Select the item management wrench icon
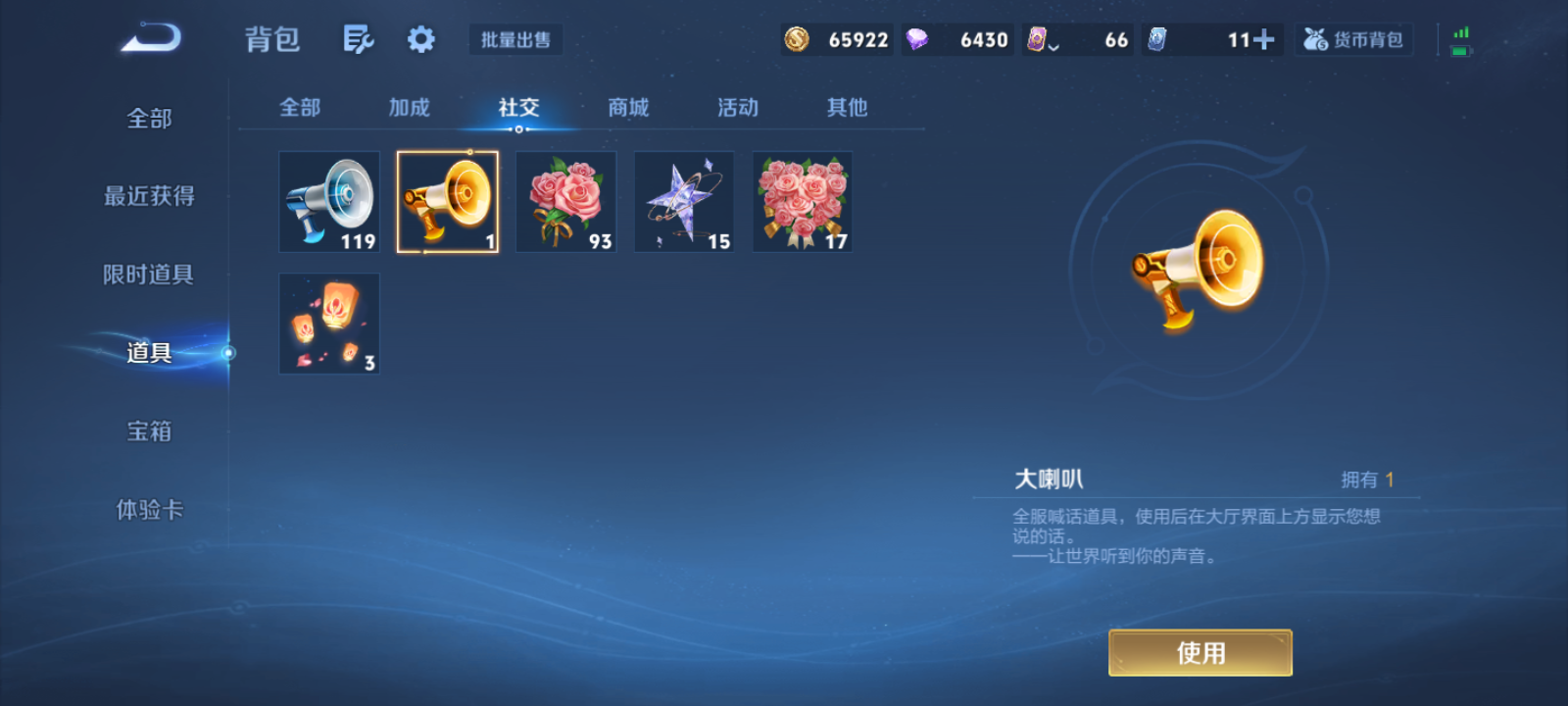 coord(358,37)
